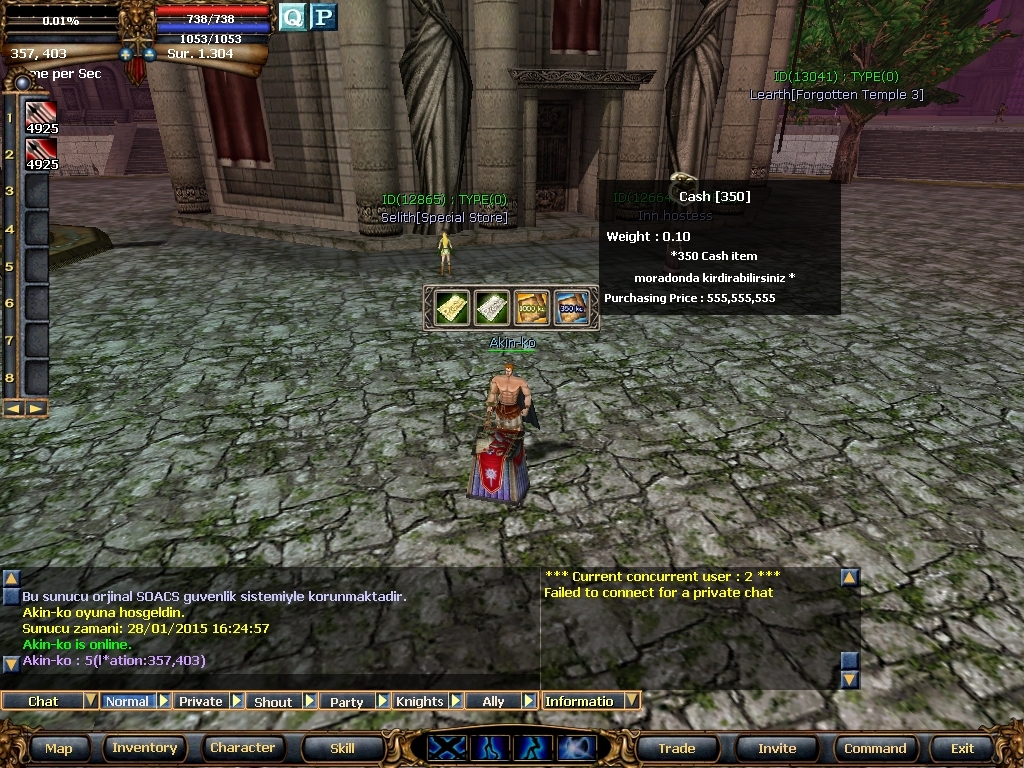Switch to Ally chat
Screen dimensions: 1024x768
click(493, 701)
